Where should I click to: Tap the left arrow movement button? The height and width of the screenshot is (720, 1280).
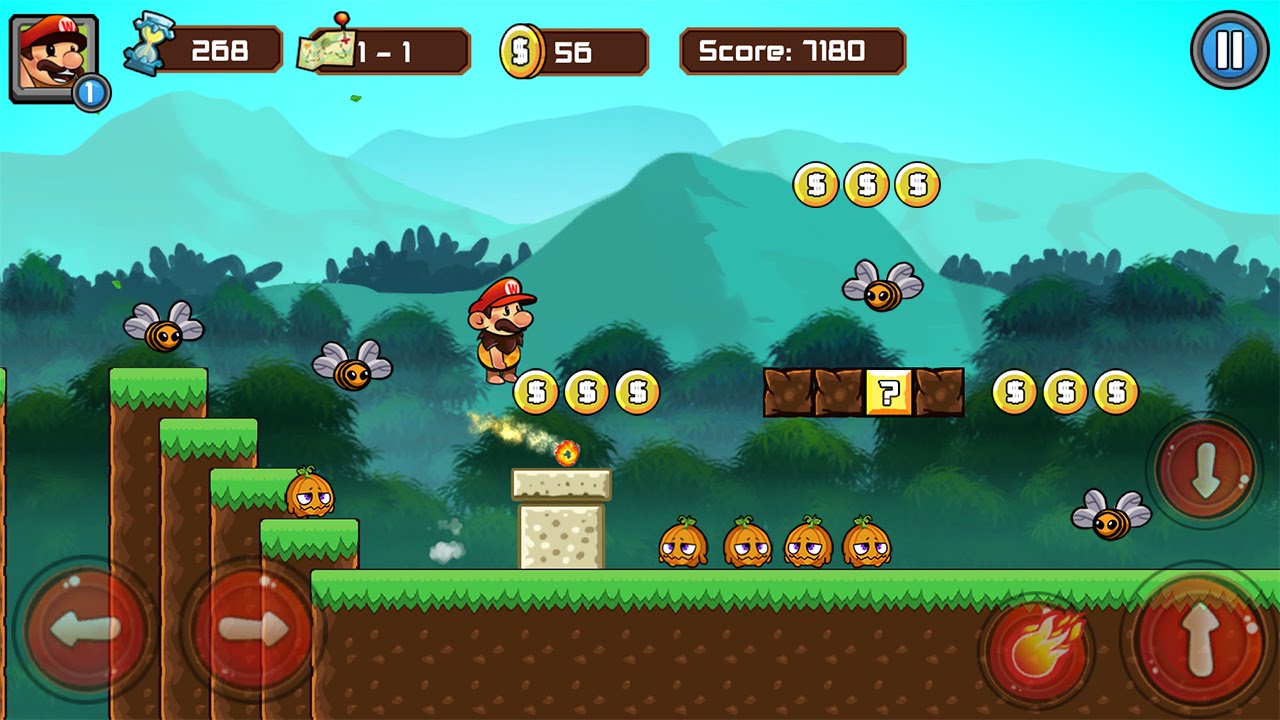[x=84, y=630]
